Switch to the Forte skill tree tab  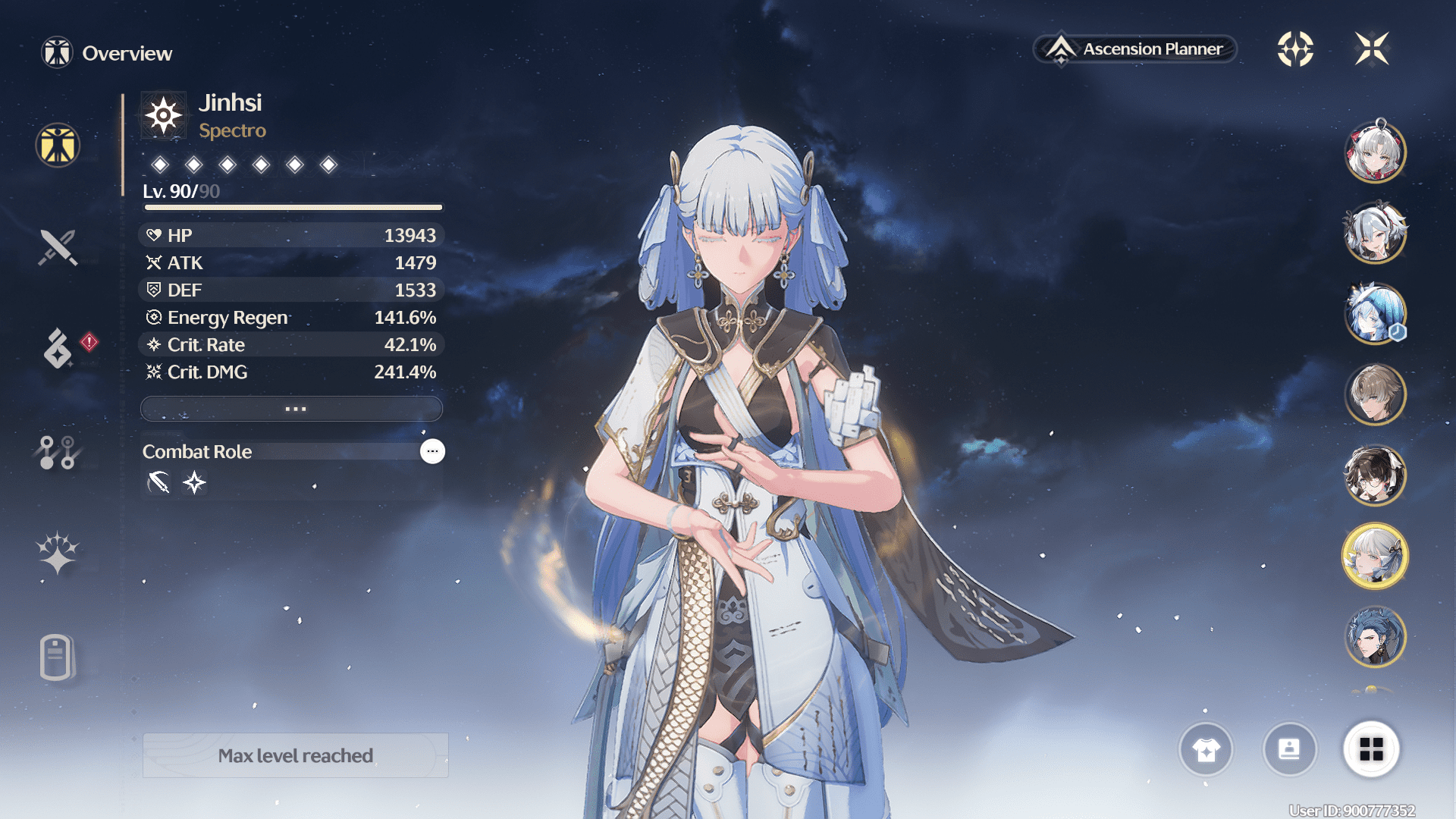click(x=58, y=453)
